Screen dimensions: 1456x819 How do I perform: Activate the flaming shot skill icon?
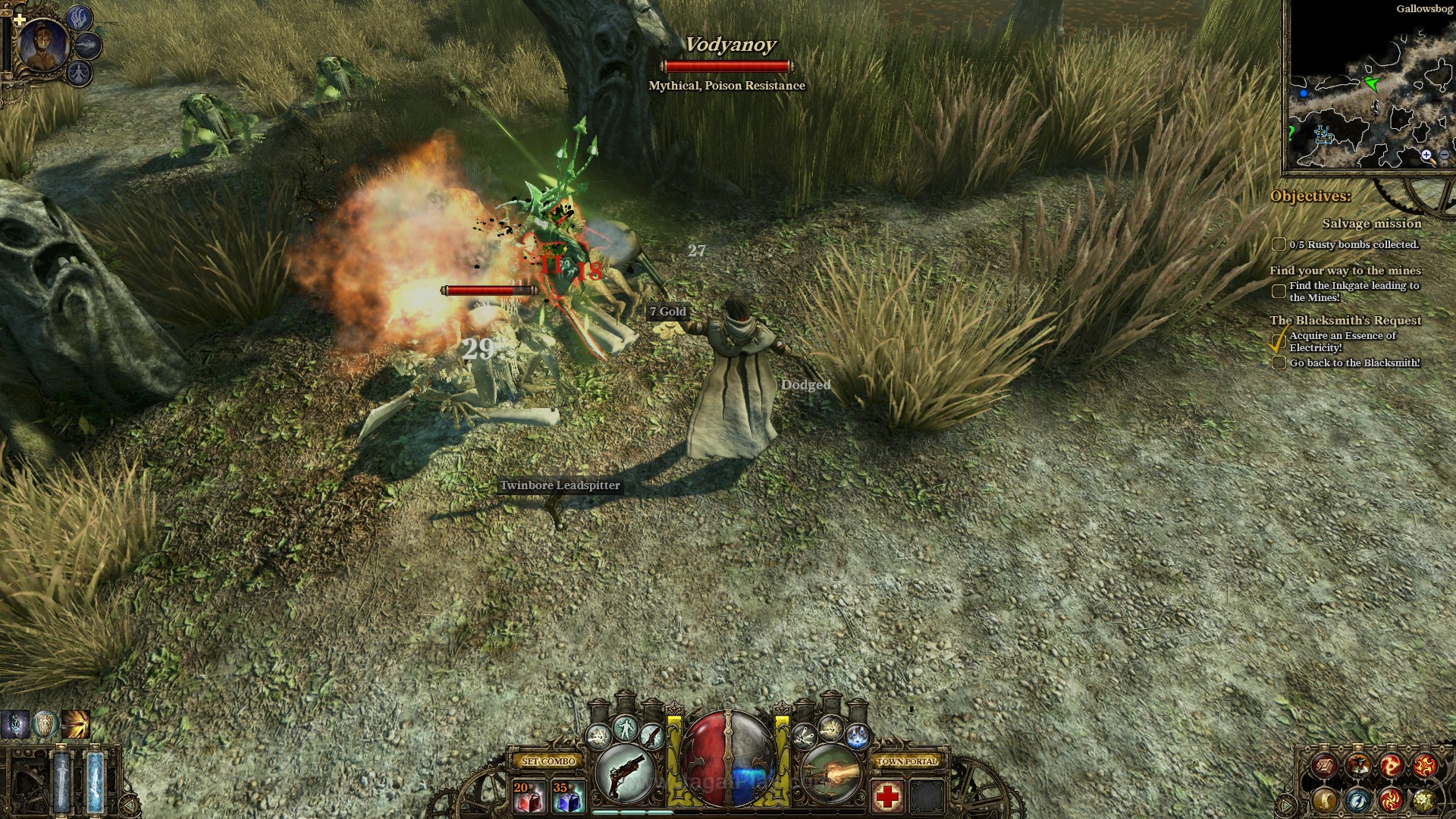[830, 773]
